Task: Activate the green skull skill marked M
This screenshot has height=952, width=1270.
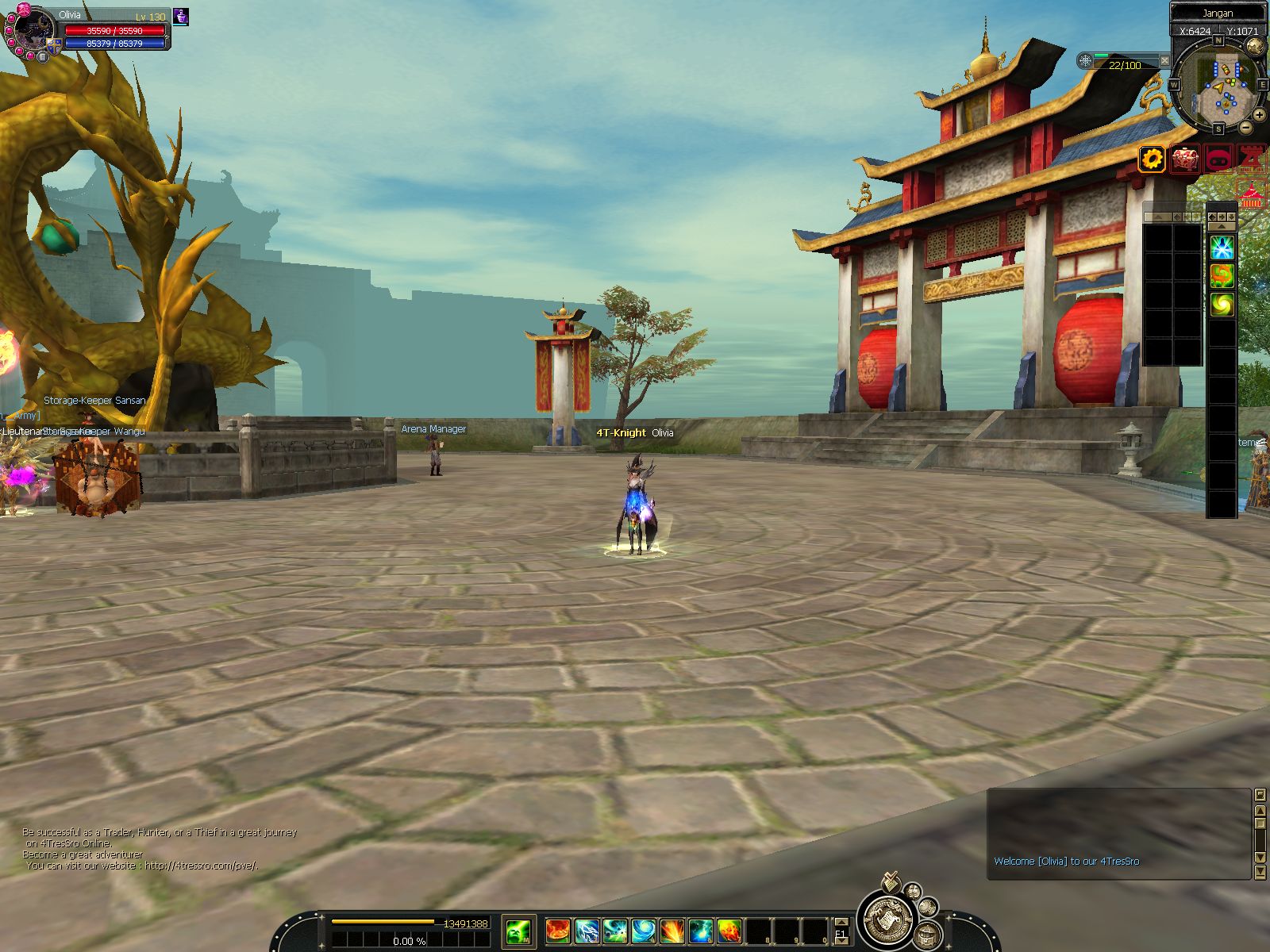Action: 518,930
